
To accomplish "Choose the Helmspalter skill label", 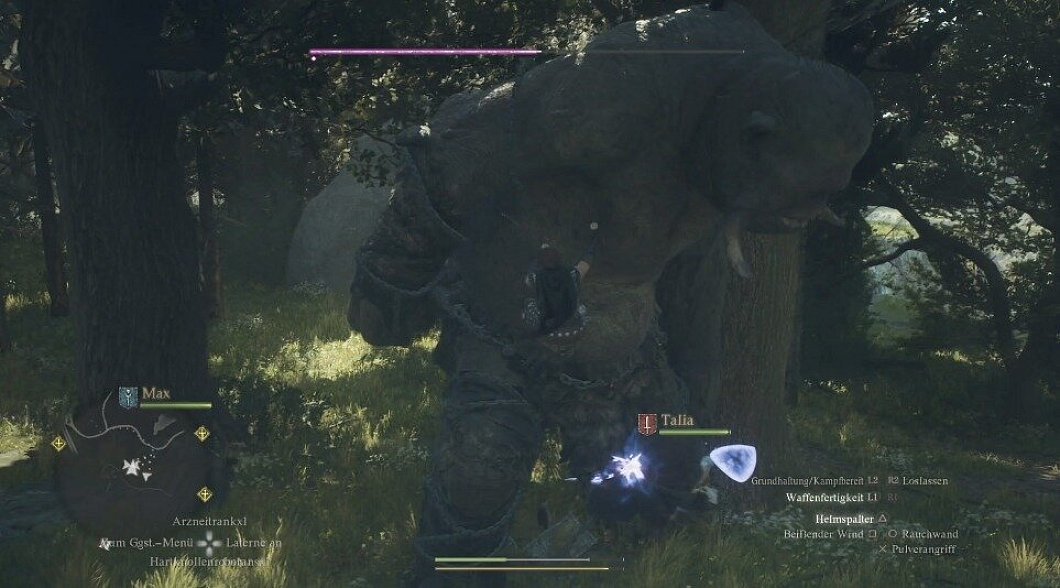I will (x=843, y=519).
